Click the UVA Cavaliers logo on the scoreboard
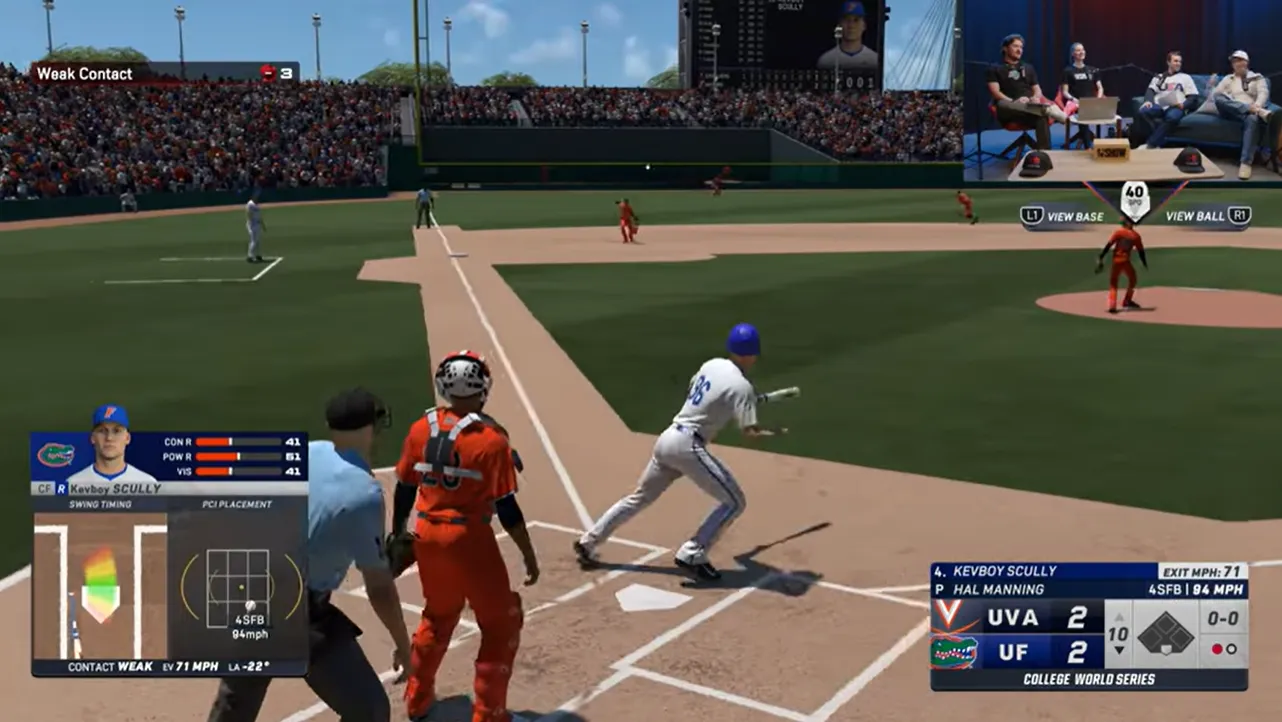This screenshot has width=1282, height=722. (947, 616)
